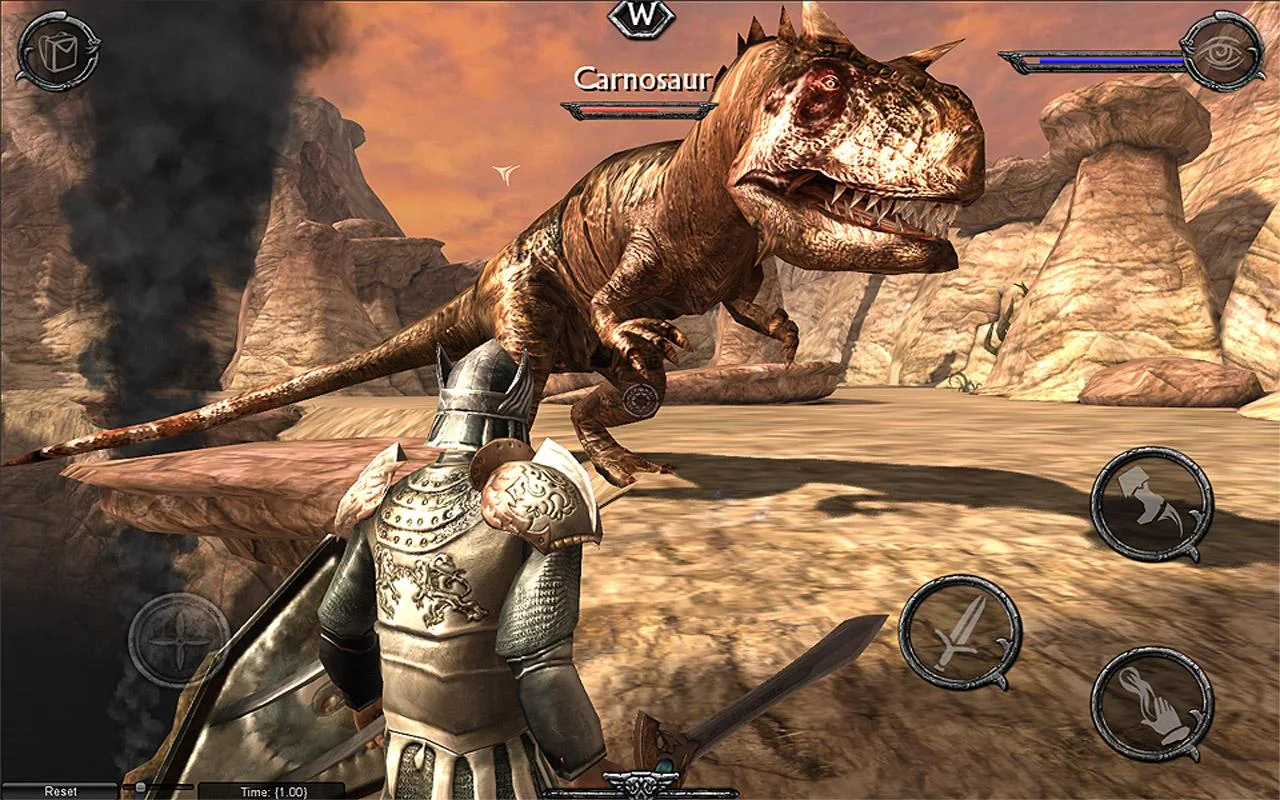Tap the eye icon in the corner
The width and height of the screenshot is (1280, 800).
pos(1221,51)
